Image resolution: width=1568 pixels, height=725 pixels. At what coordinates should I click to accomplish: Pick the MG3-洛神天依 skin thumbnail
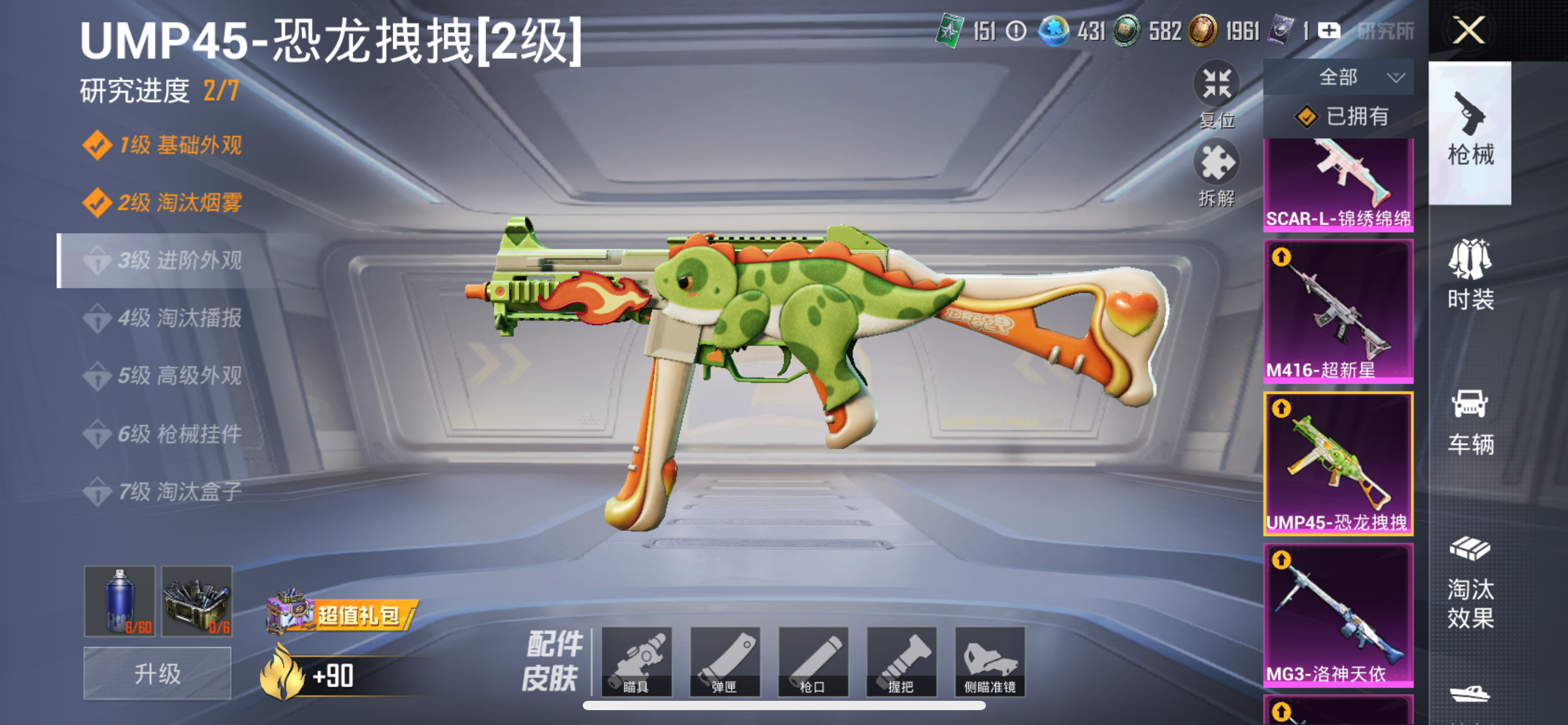pos(1338,614)
